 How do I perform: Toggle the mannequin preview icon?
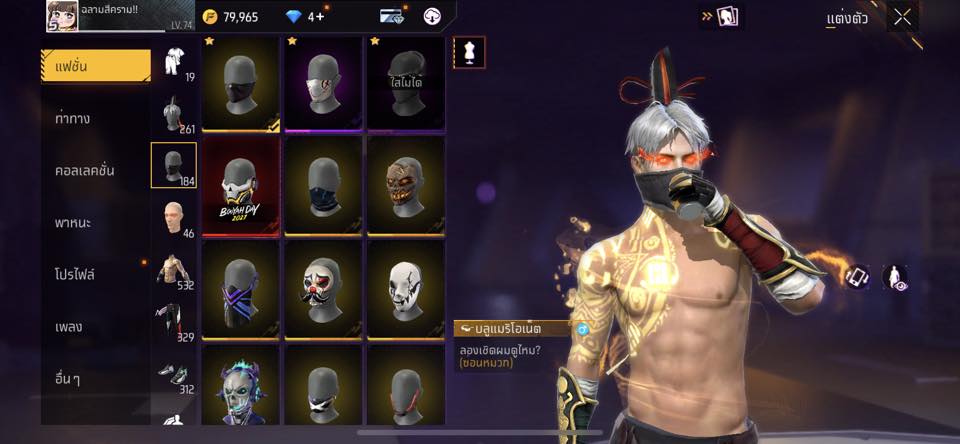point(469,52)
